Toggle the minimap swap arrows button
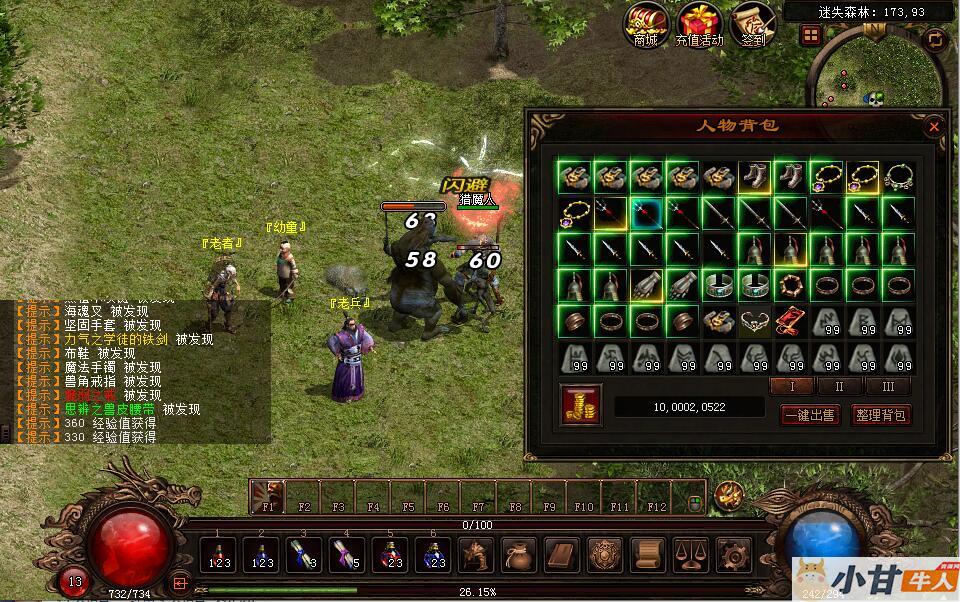The image size is (960, 602). 936,39
